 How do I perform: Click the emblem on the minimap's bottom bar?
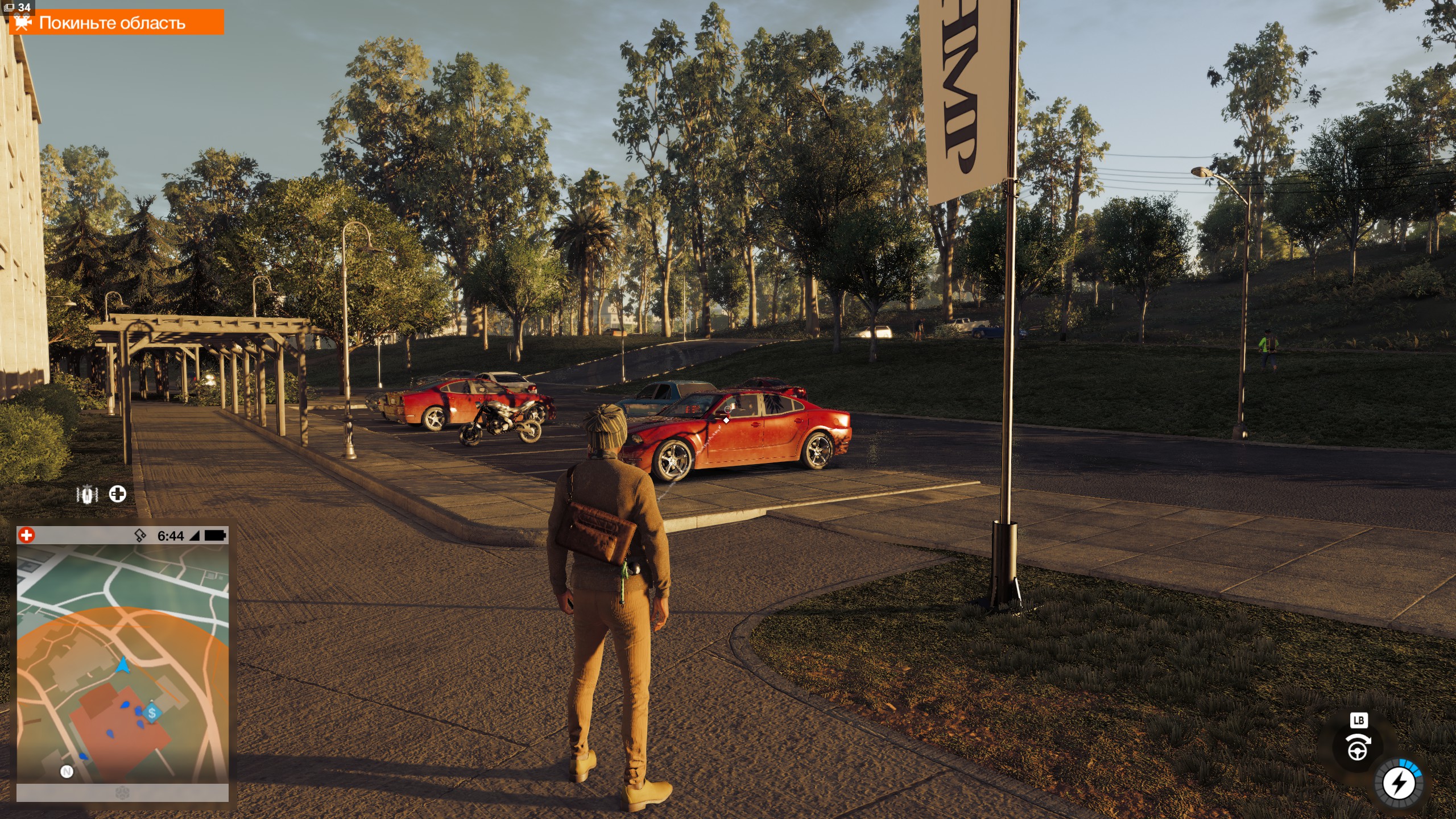coord(122,792)
